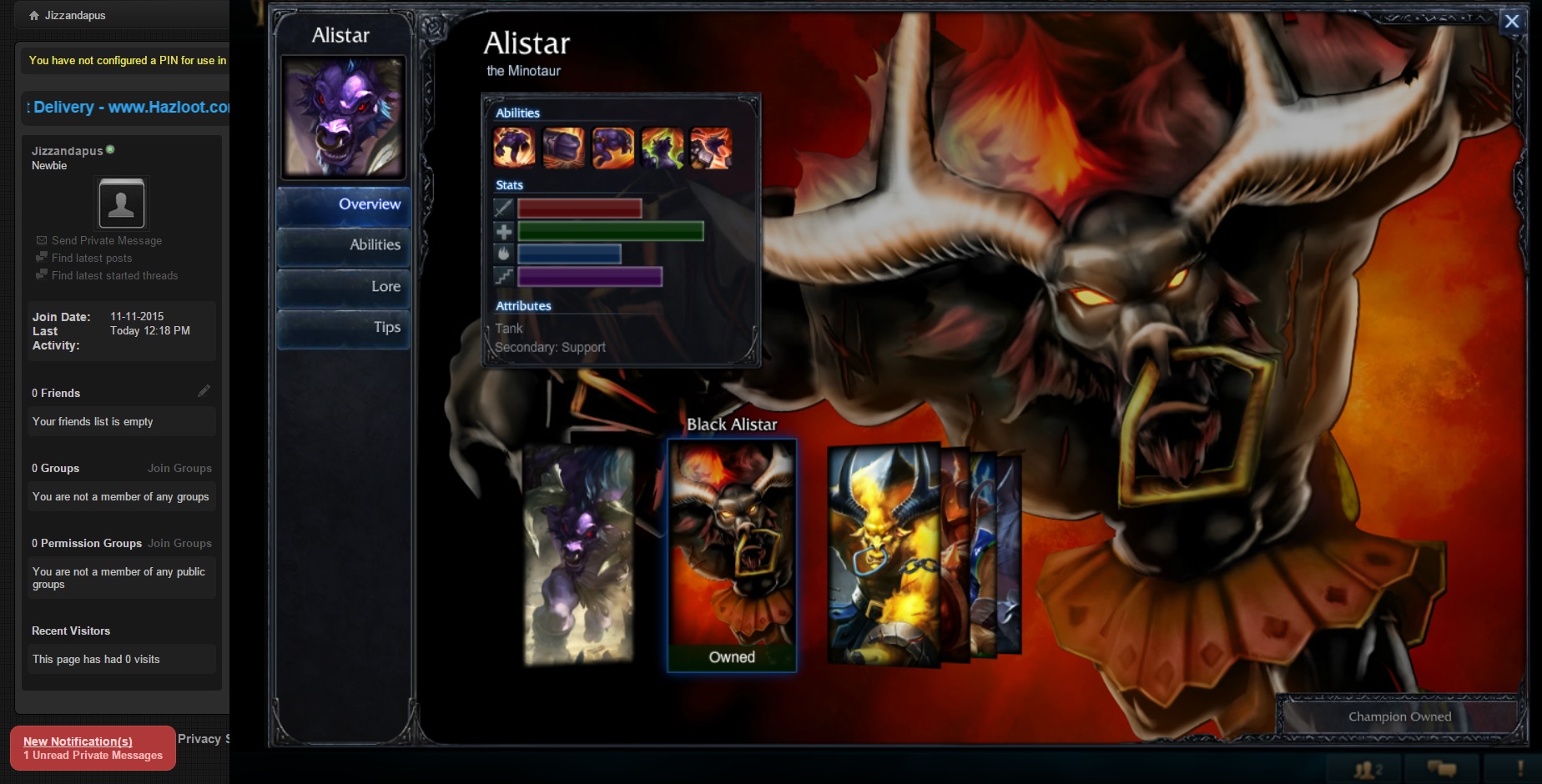
Task: Select the Unbreakable Will ultimate ability icon
Action: click(x=711, y=148)
